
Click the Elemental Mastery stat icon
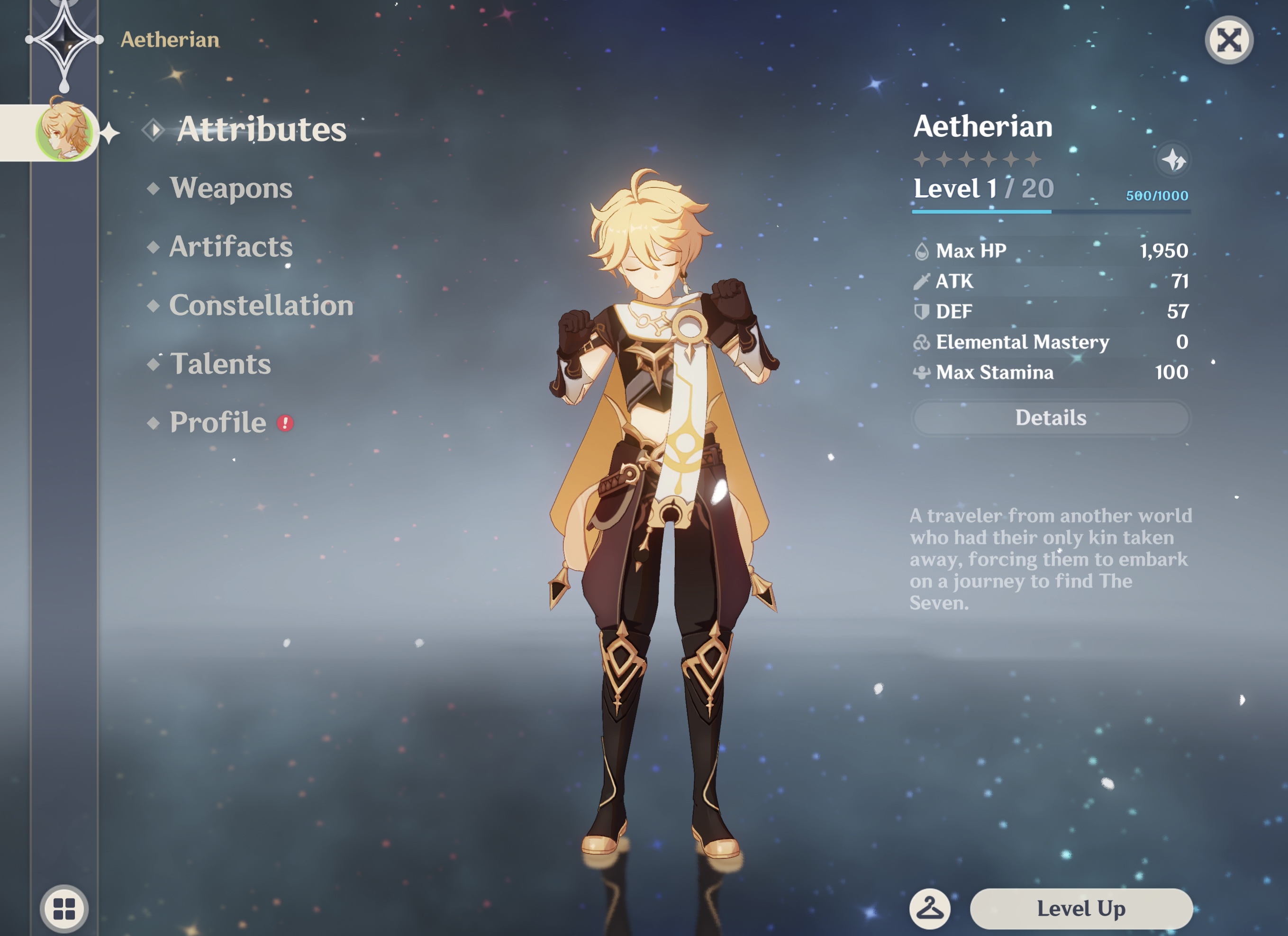click(923, 342)
